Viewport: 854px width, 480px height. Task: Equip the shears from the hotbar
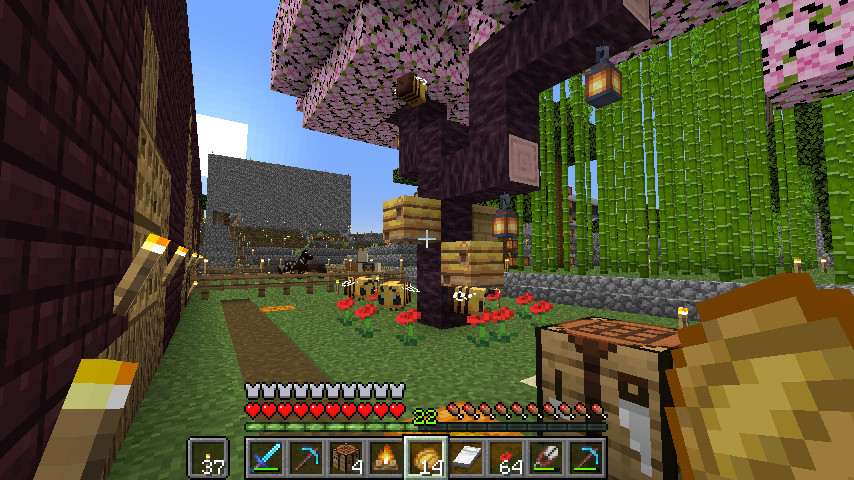[545, 458]
